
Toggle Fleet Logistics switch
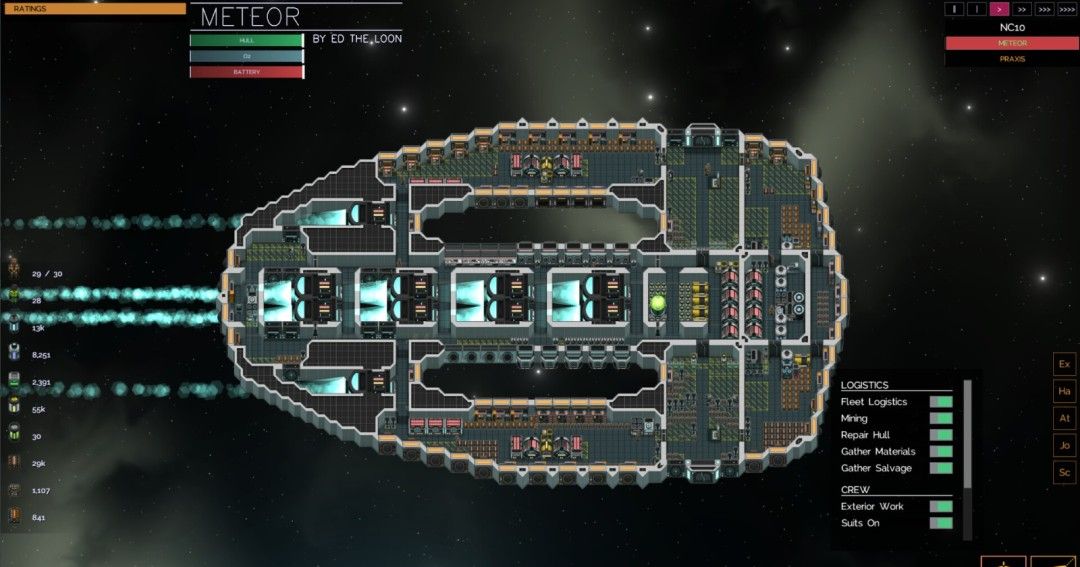coord(940,402)
